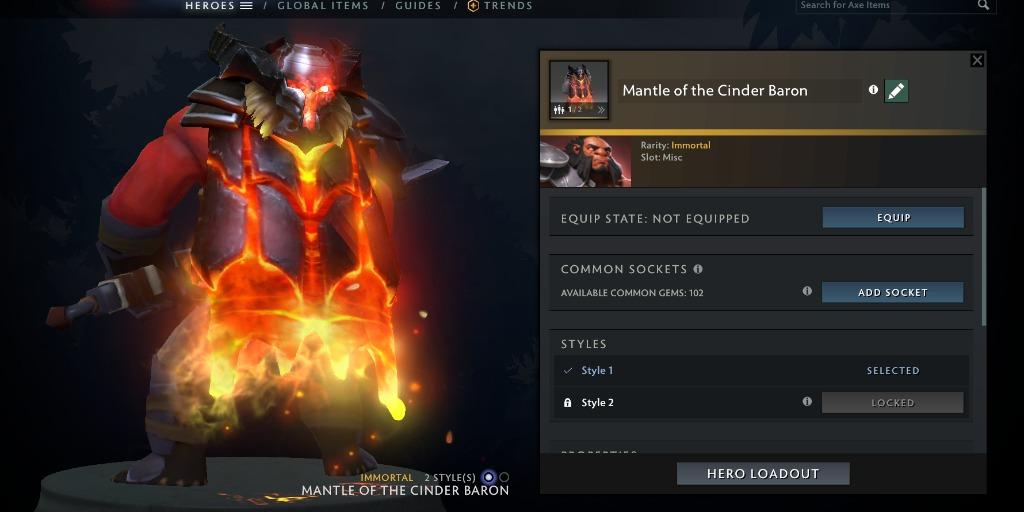Image resolution: width=1024 pixels, height=512 pixels.
Task: Choose the locked Style 2 row
Action: coord(680,403)
